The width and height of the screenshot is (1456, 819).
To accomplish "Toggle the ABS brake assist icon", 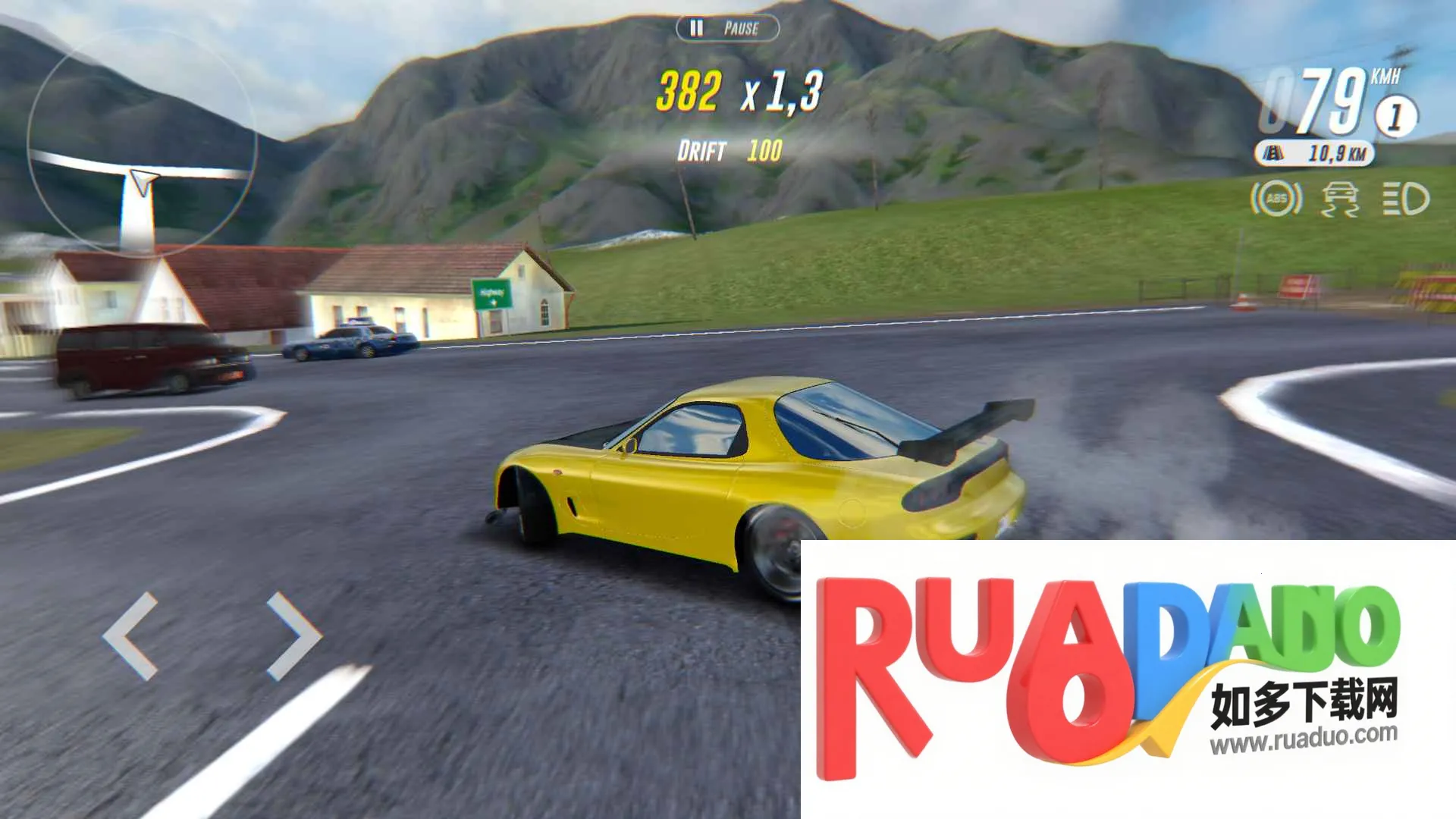I will point(1276,199).
